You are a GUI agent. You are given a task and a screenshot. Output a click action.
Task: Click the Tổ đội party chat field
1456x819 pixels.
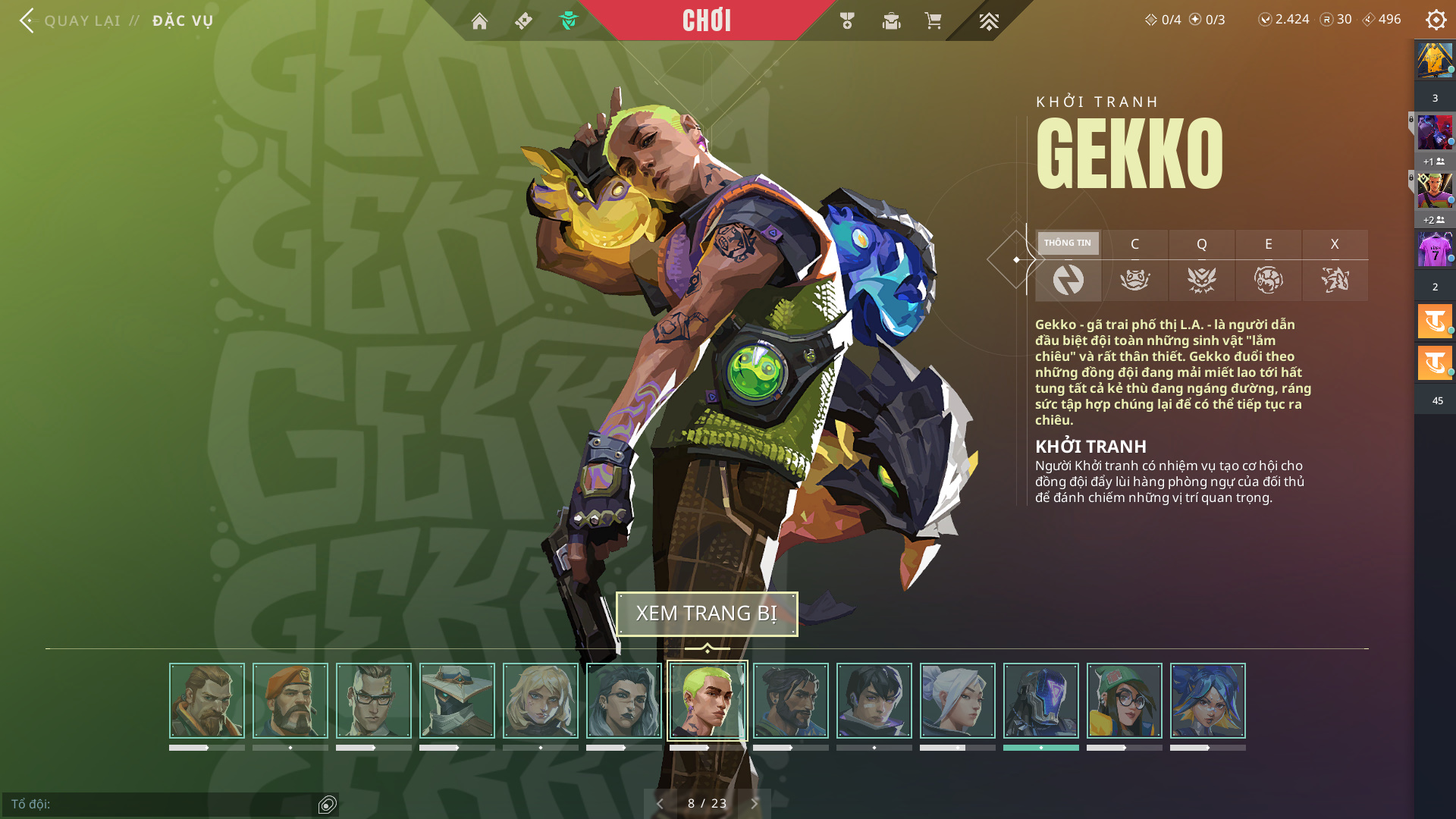[159, 804]
